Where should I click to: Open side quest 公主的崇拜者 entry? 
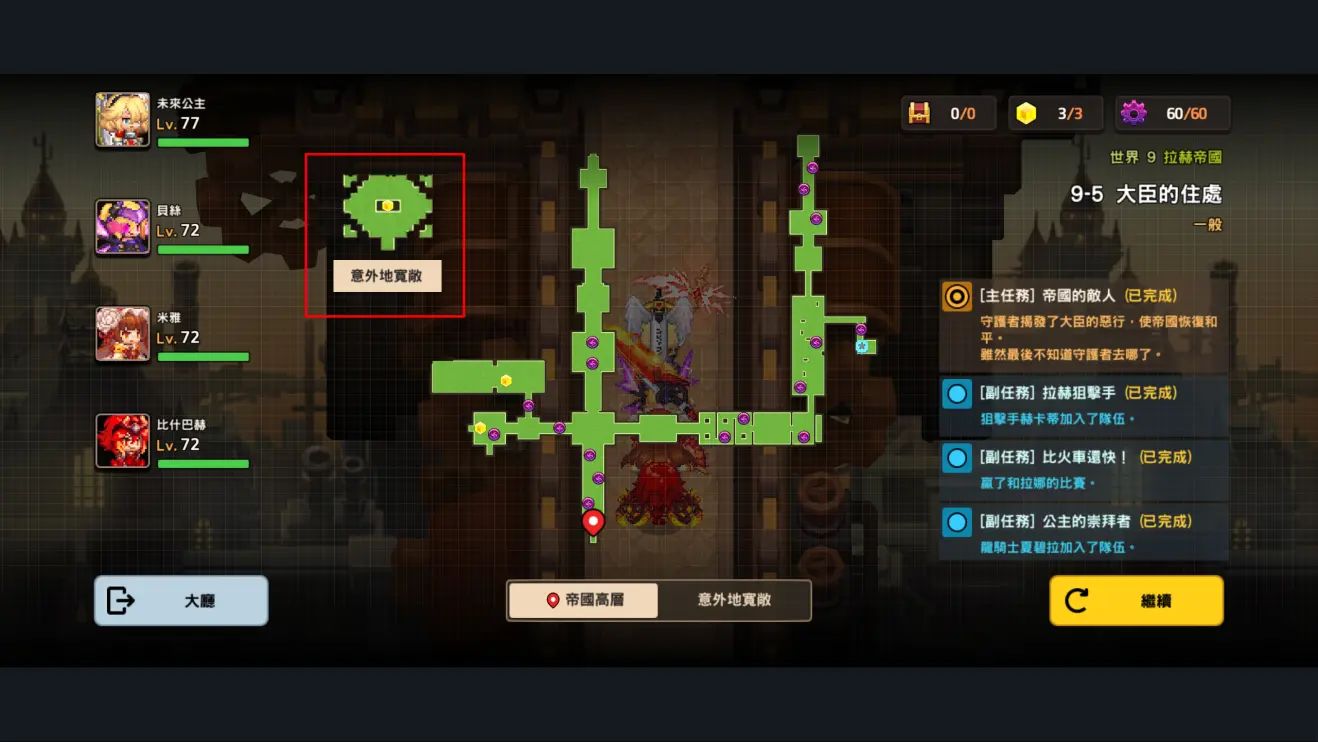coord(1084,533)
